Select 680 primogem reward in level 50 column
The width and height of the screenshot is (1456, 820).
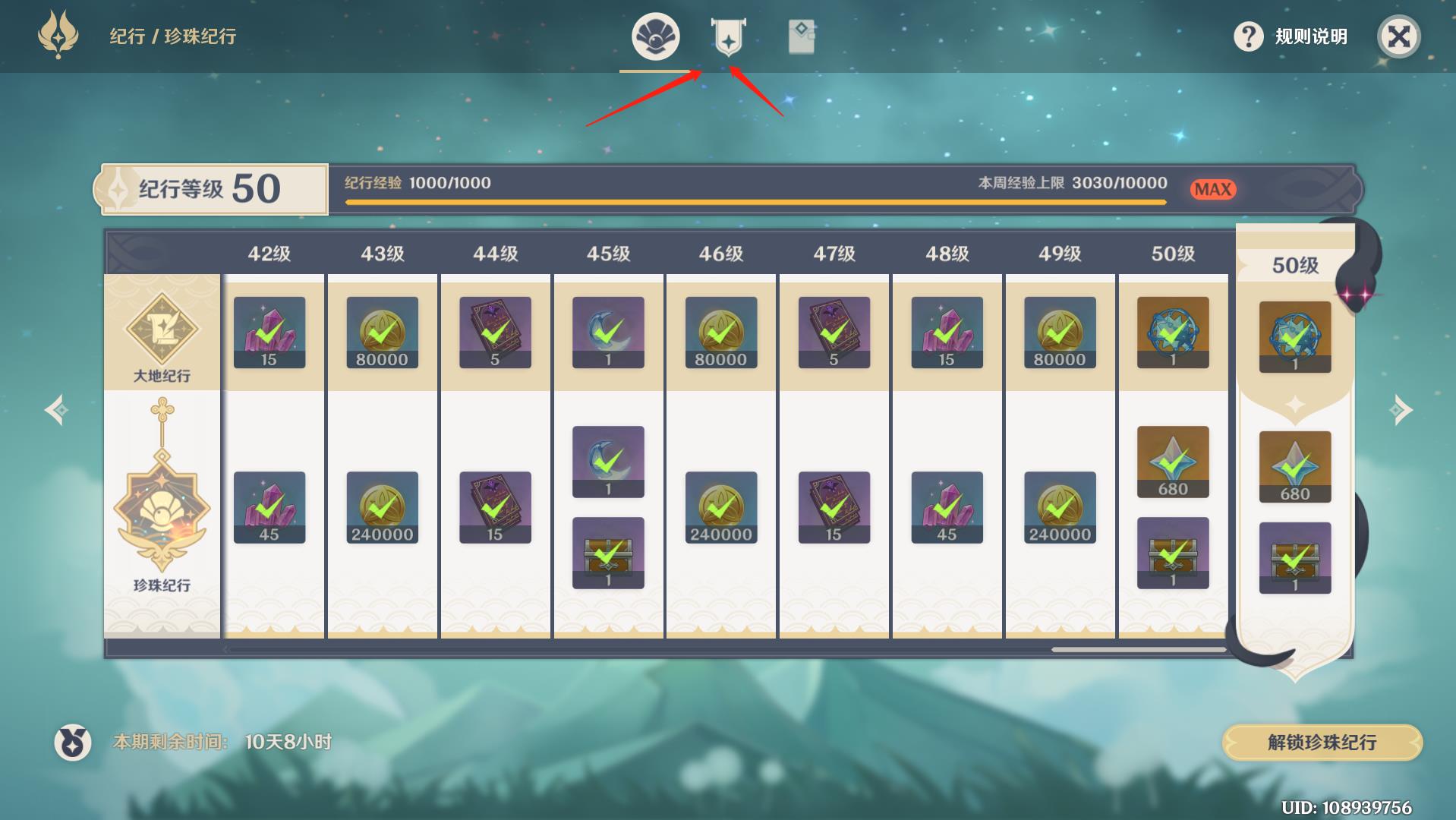[1173, 462]
